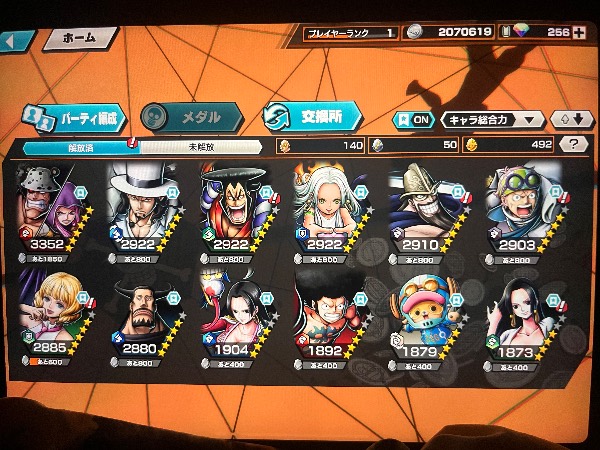Open the question mark help button
The width and height of the screenshot is (600, 450).
pyautogui.click(x=573, y=144)
